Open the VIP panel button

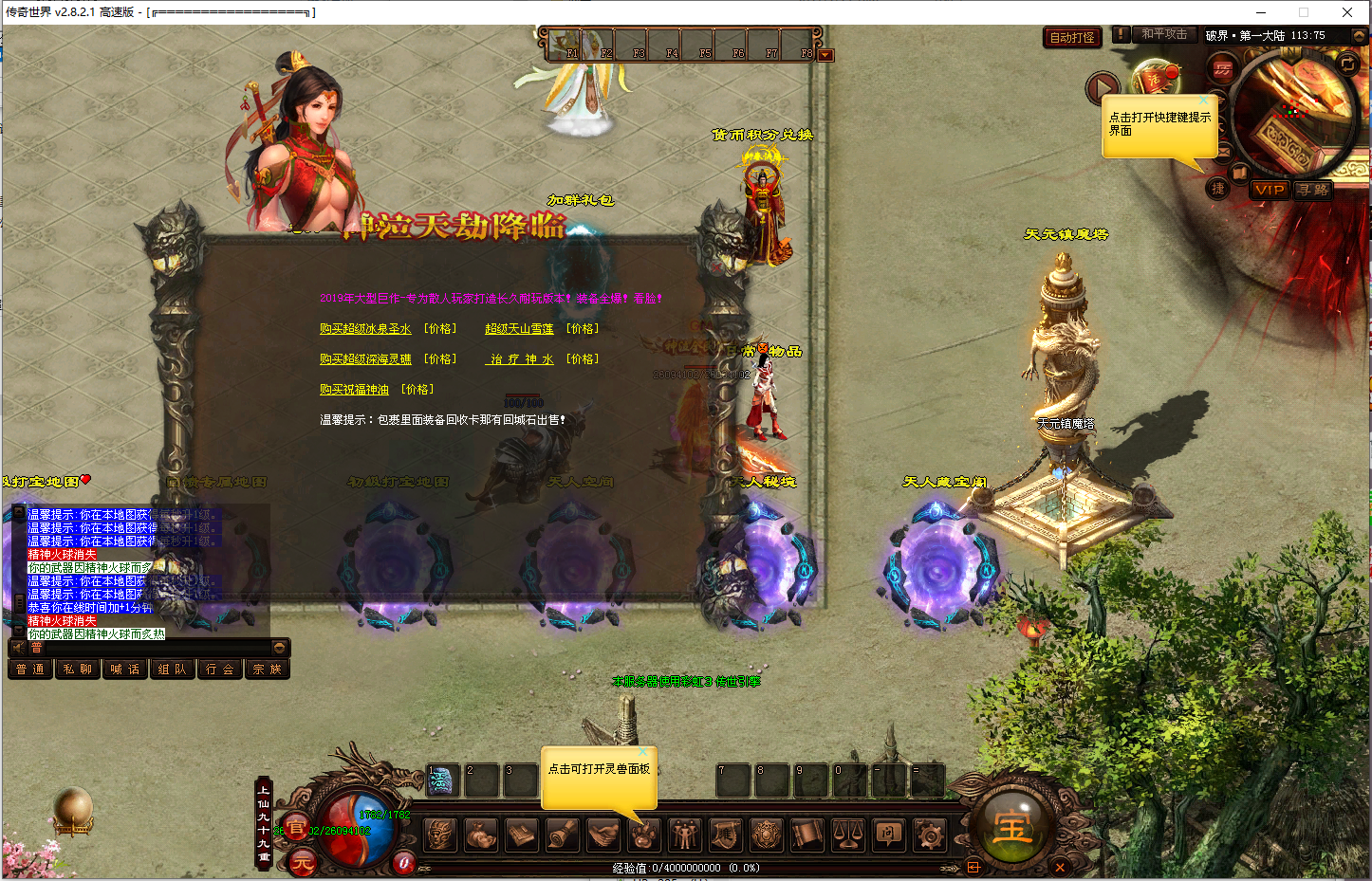(1269, 190)
